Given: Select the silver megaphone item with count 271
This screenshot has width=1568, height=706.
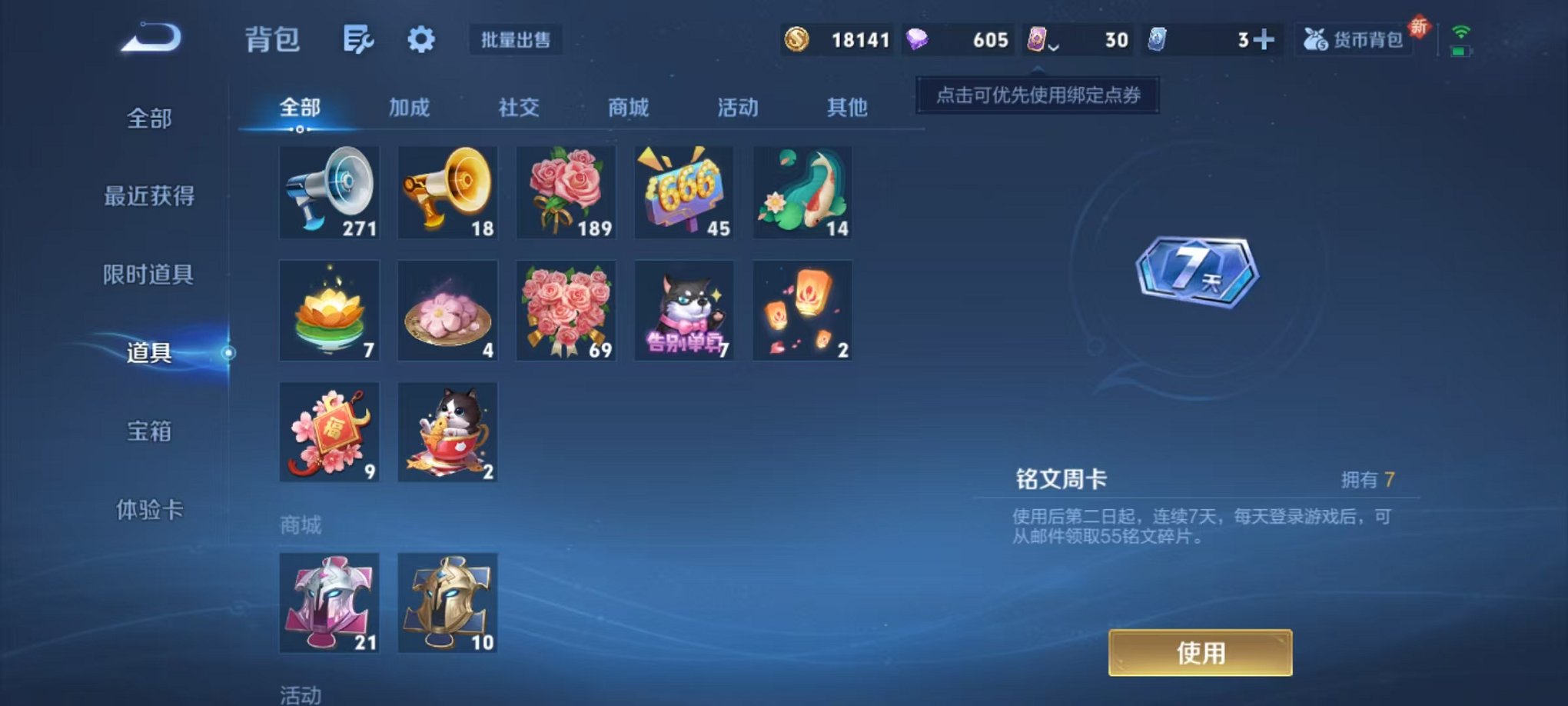Looking at the screenshot, I should tap(329, 191).
